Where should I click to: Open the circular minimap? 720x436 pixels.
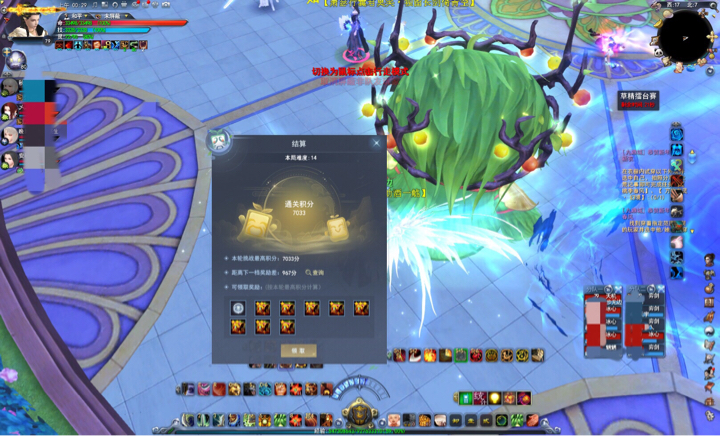pyautogui.click(x=683, y=34)
